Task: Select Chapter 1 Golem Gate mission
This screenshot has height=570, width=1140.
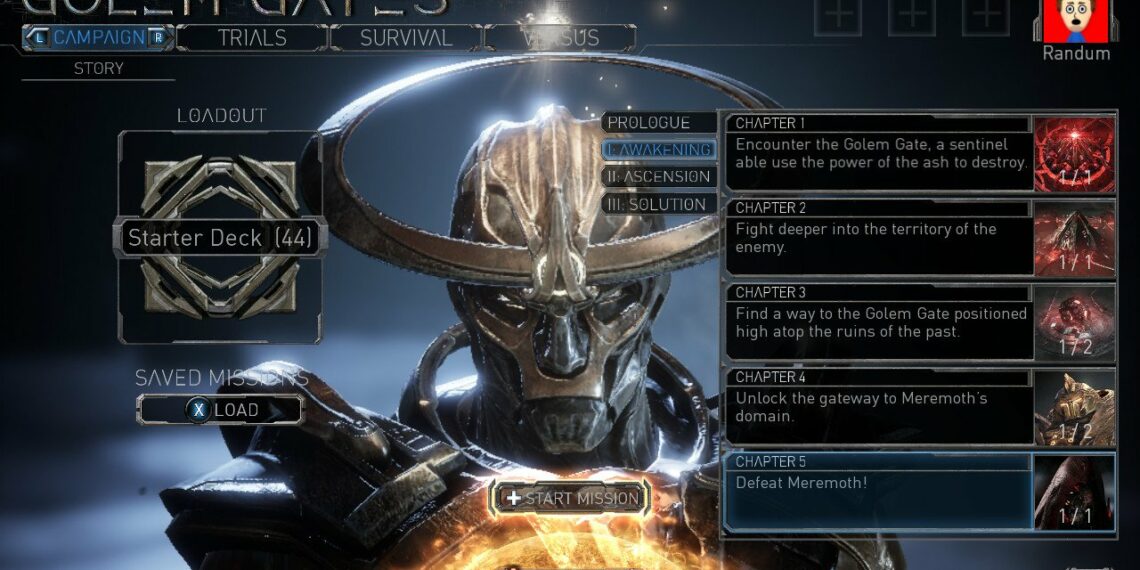Action: point(880,153)
